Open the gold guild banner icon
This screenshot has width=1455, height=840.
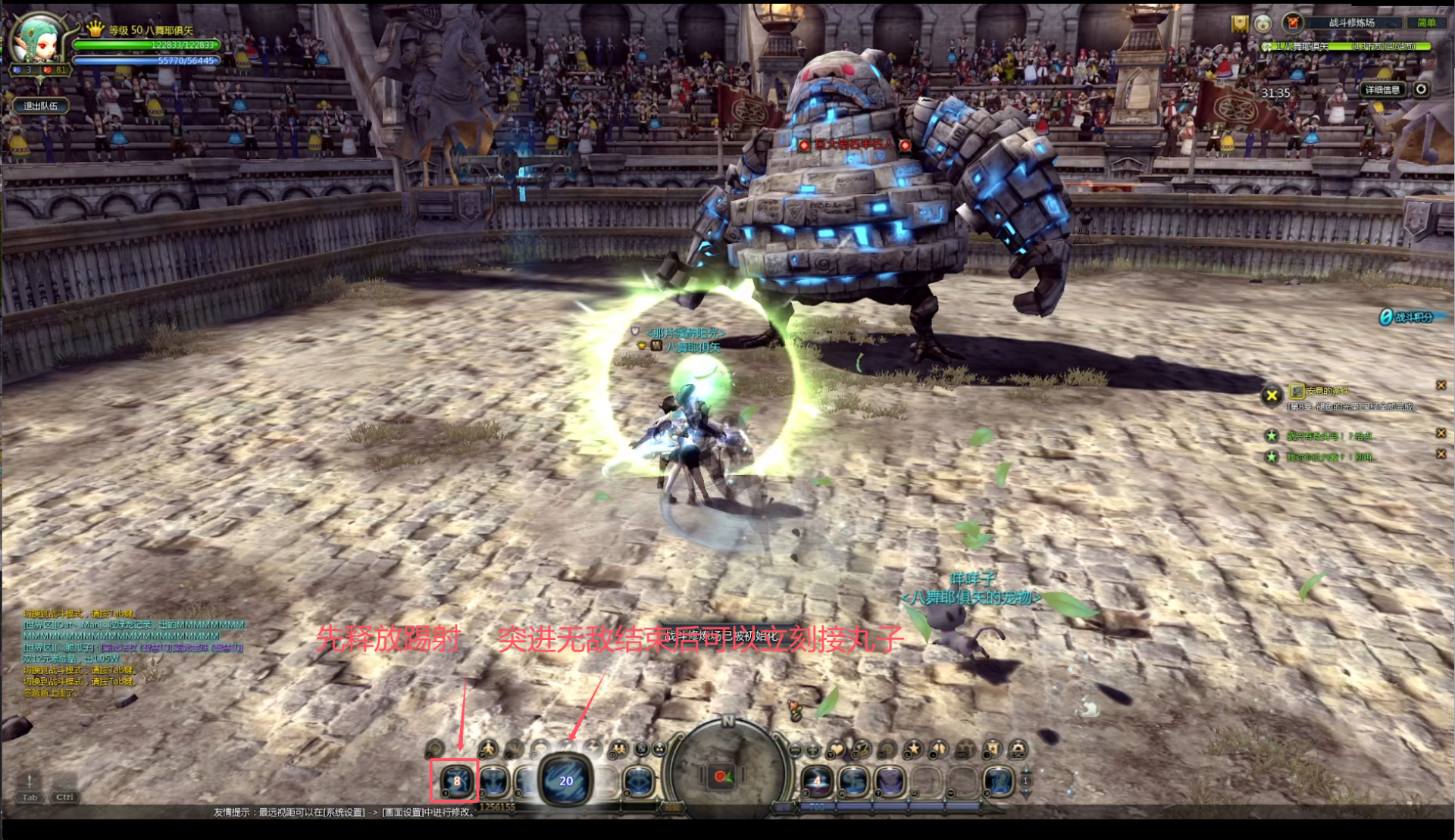(1239, 24)
